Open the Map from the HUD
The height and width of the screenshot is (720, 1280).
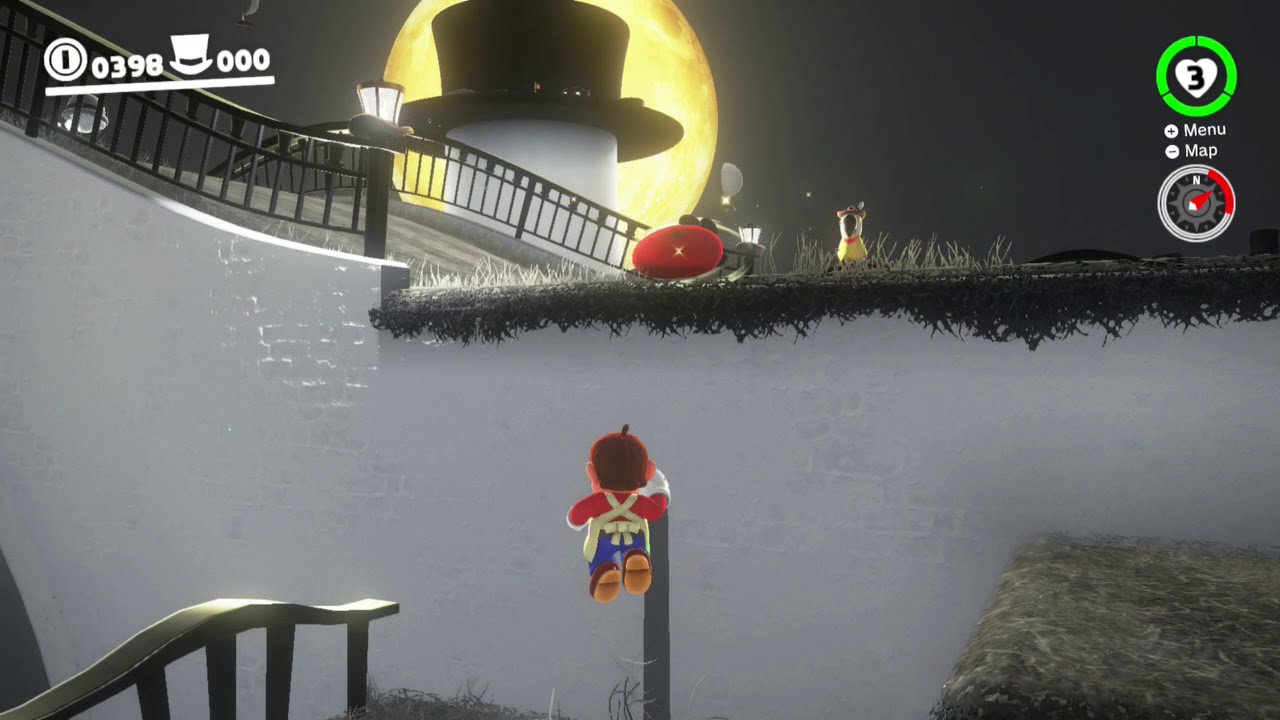(x=1199, y=151)
